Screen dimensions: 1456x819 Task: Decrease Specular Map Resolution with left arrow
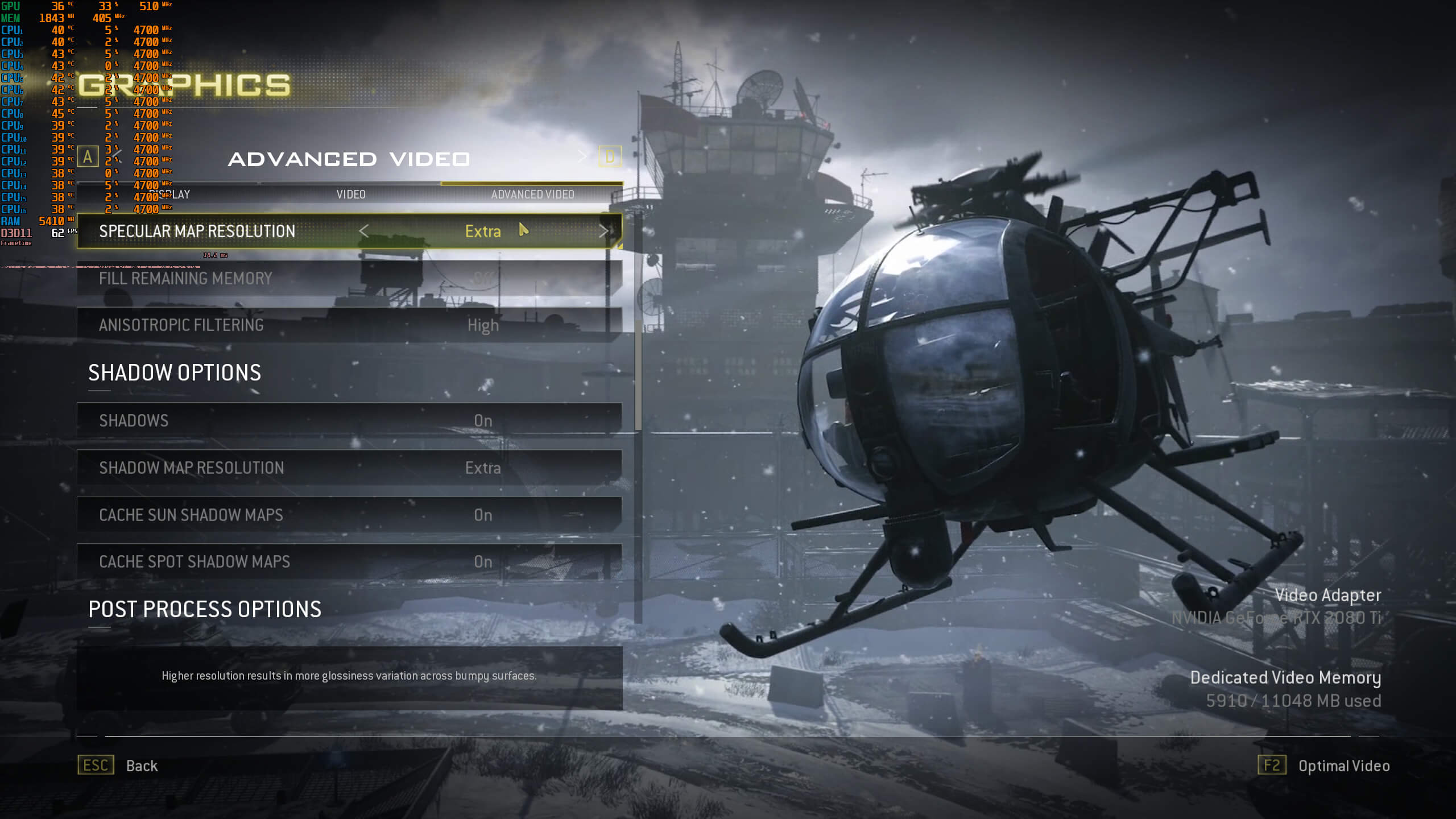(364, 231)
